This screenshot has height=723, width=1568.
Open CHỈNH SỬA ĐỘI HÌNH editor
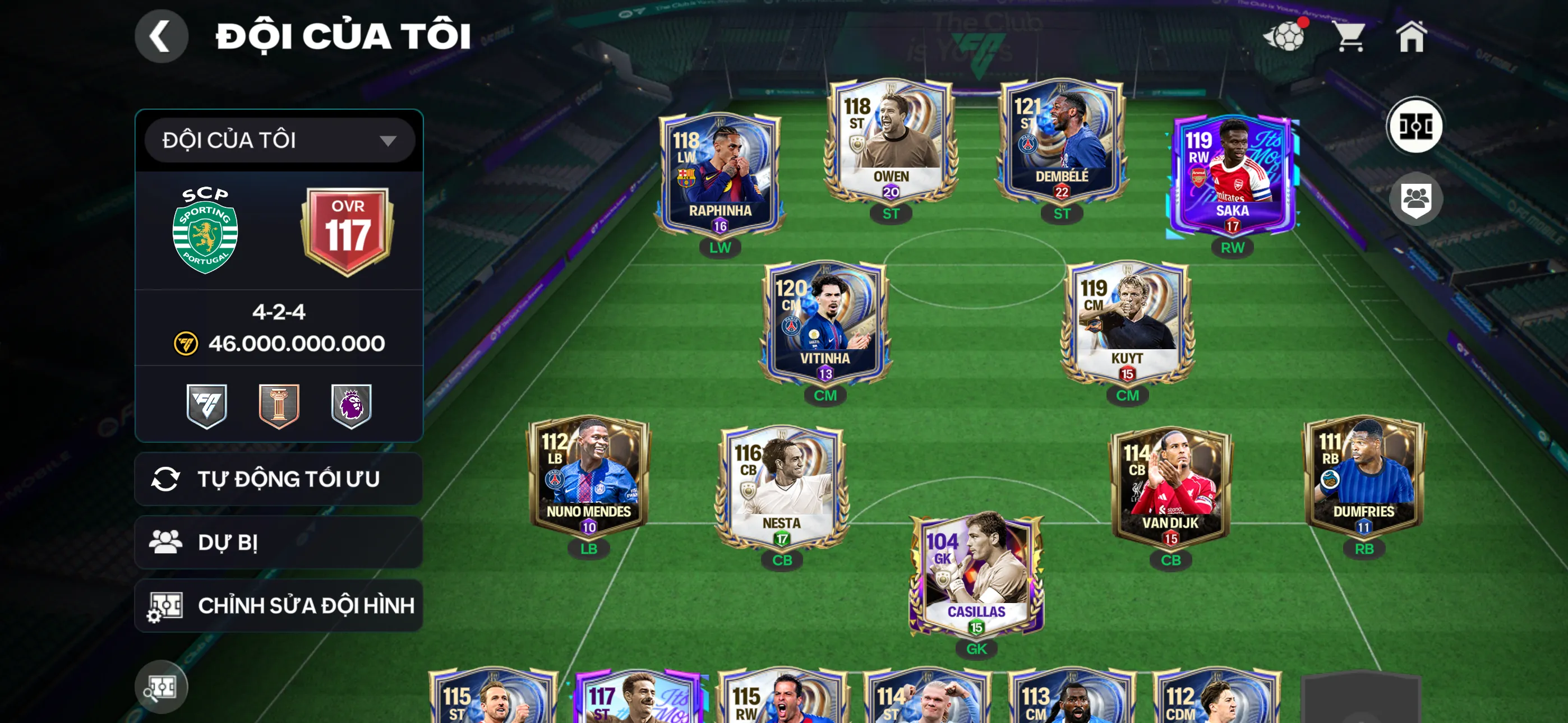[279, 605]
